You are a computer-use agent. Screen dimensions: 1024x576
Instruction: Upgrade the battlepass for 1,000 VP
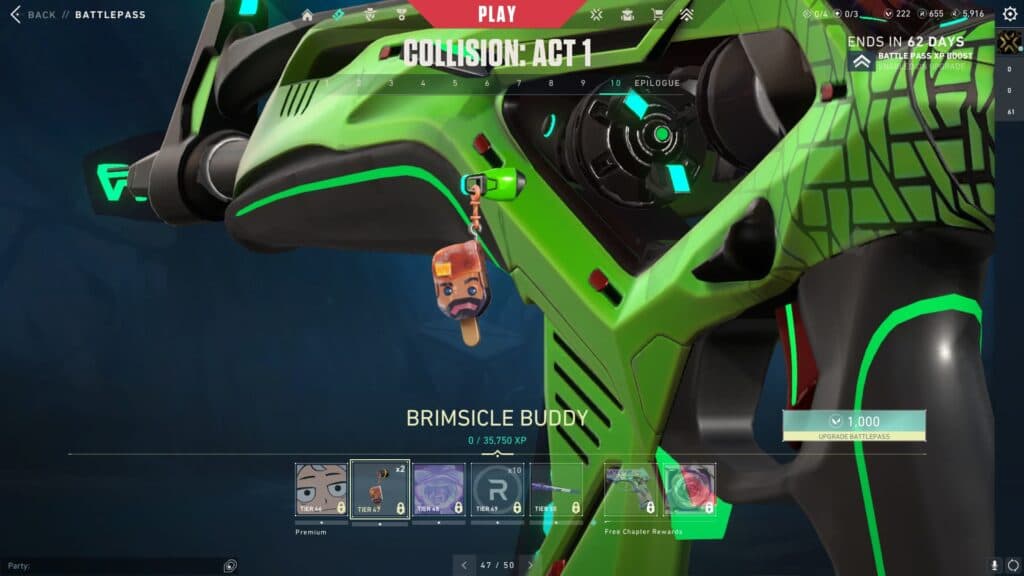[x=854, y=424]
